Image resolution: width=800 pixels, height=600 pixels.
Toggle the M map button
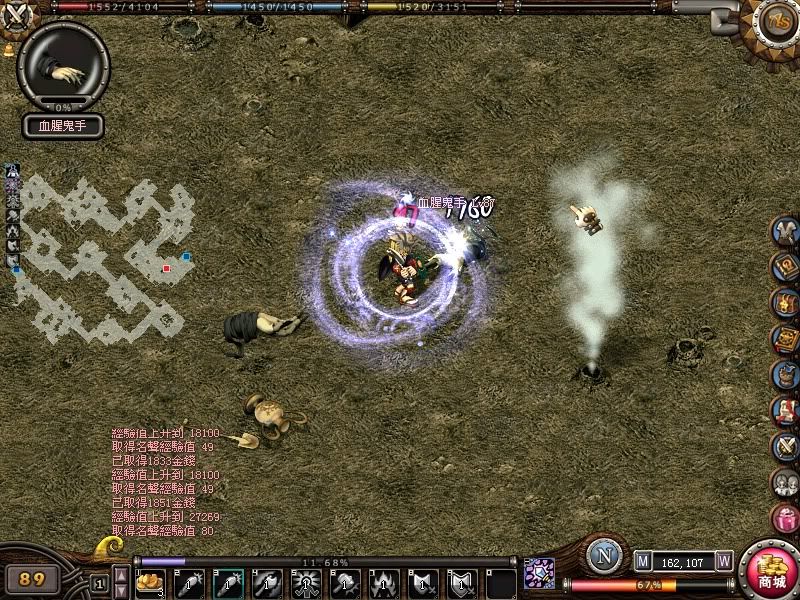(x=643, y=561)
